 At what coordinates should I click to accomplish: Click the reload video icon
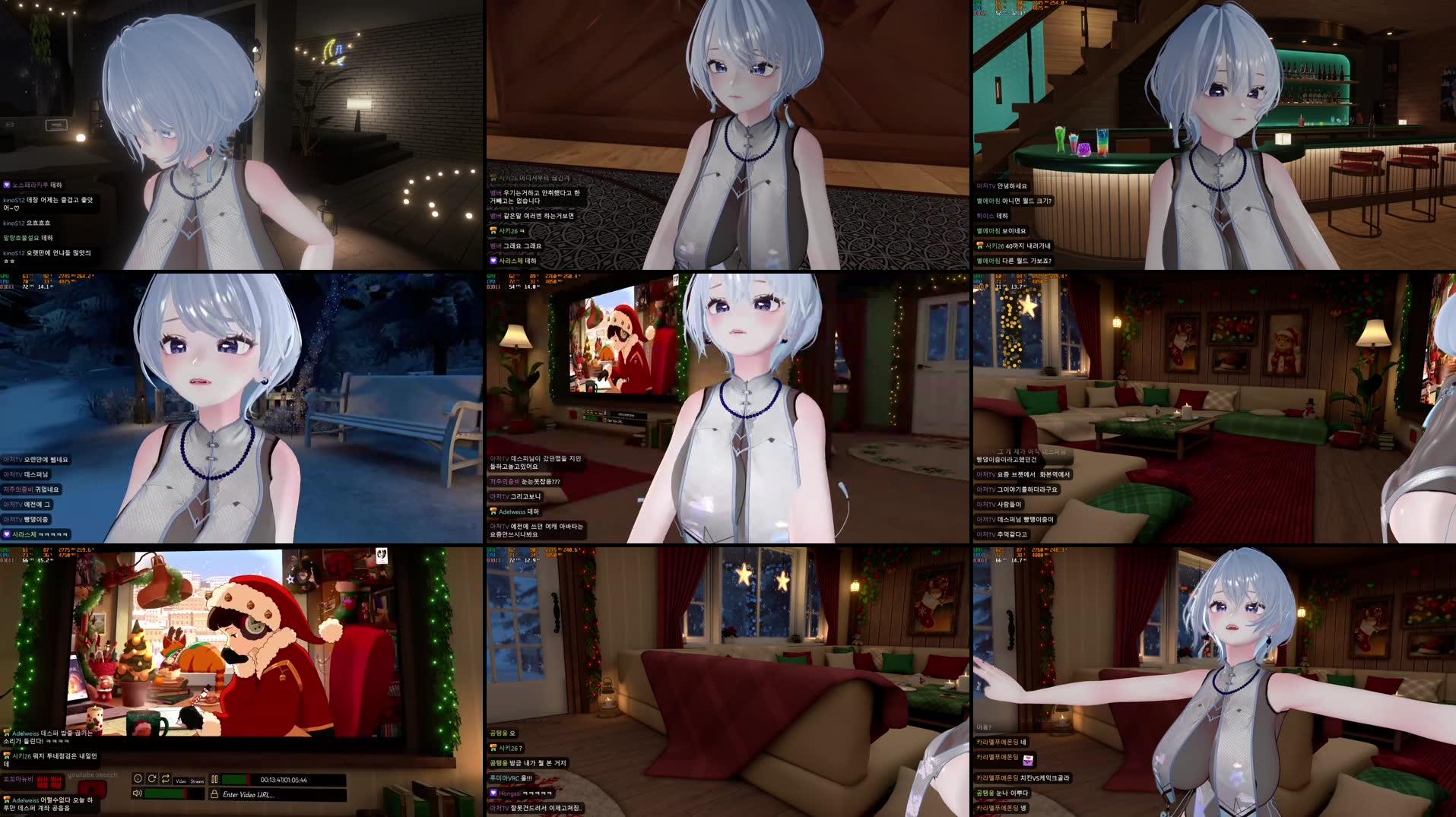tap(151, 779)
